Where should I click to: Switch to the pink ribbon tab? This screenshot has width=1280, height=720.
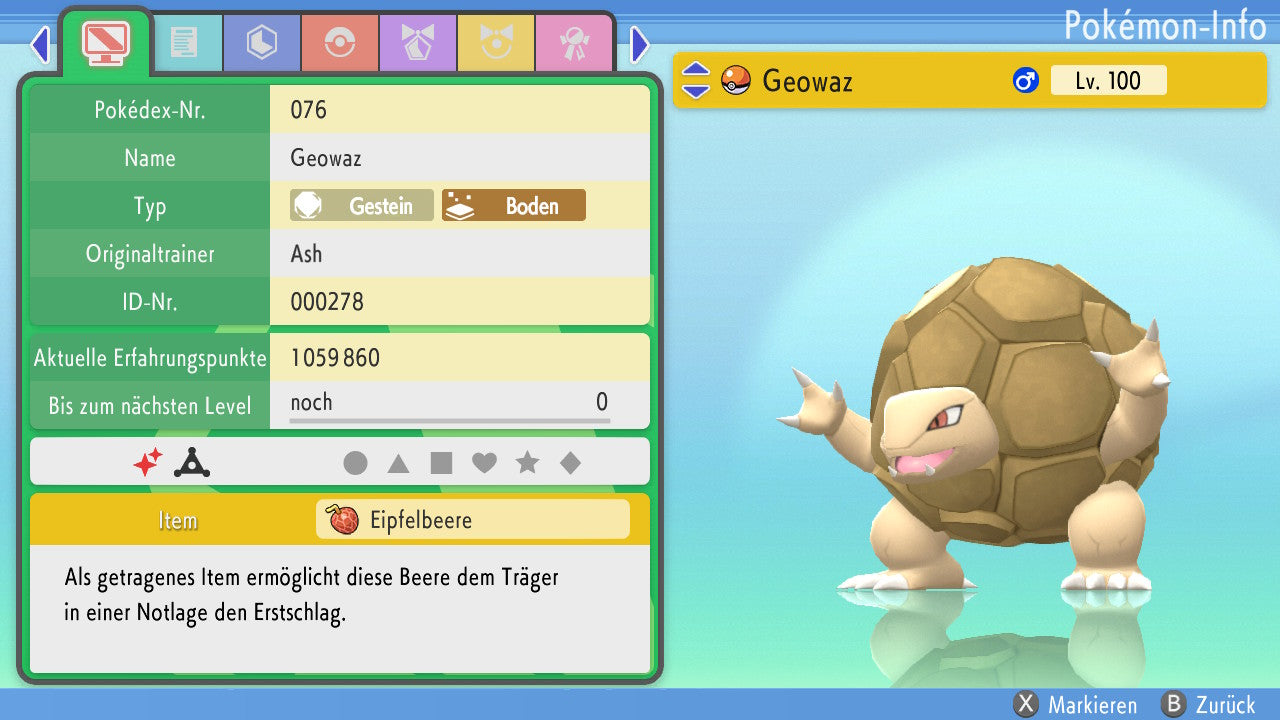coord(574,42)
